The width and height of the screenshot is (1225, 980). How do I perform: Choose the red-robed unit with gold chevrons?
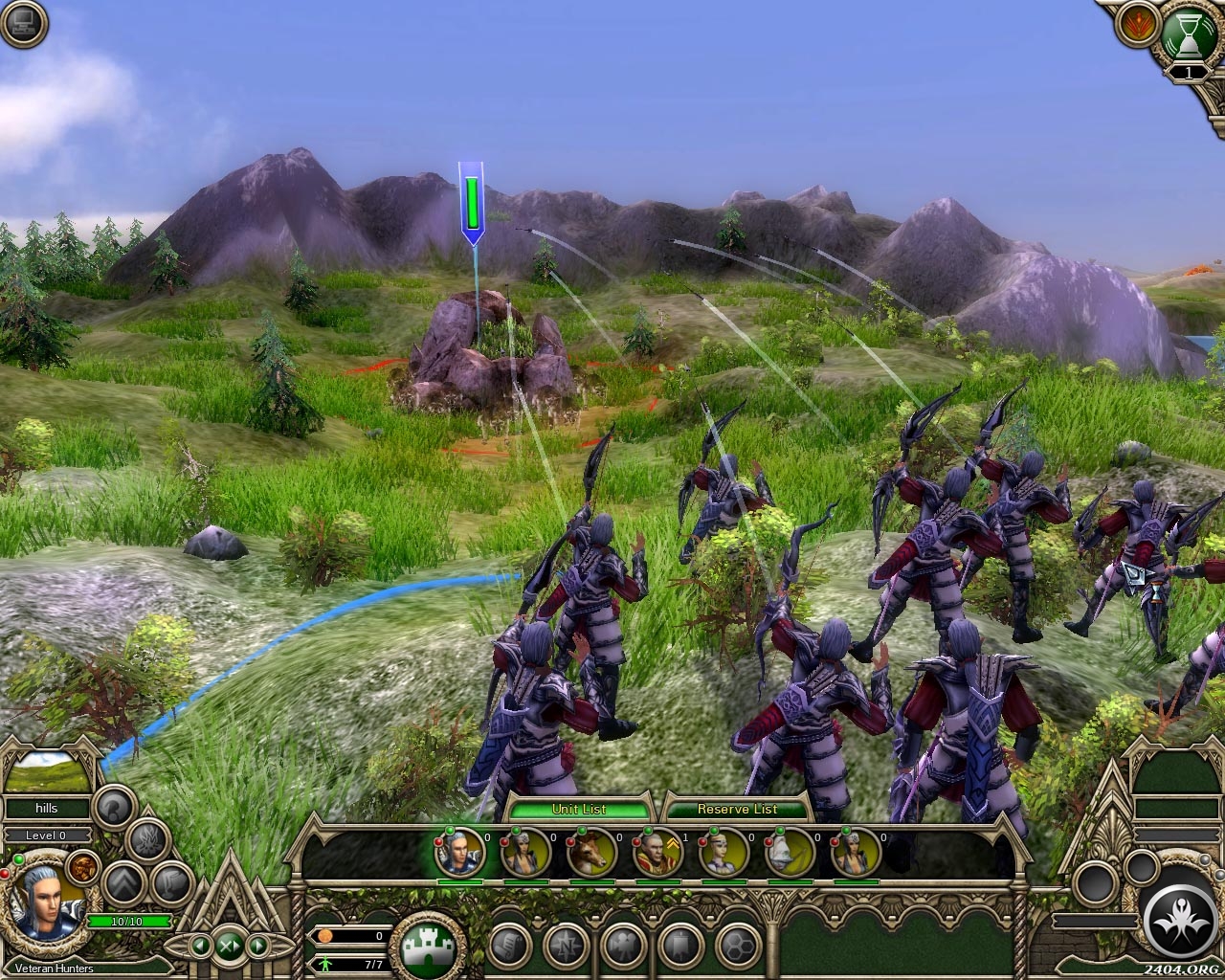[658, 851]
